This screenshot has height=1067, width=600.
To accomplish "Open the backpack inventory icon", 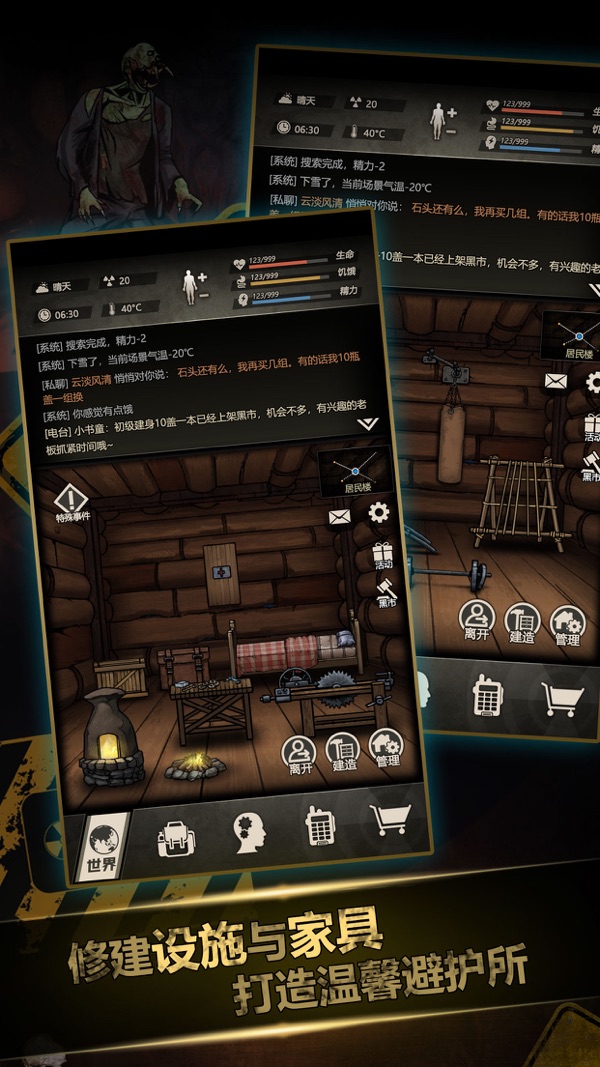I will coord(175,836).
